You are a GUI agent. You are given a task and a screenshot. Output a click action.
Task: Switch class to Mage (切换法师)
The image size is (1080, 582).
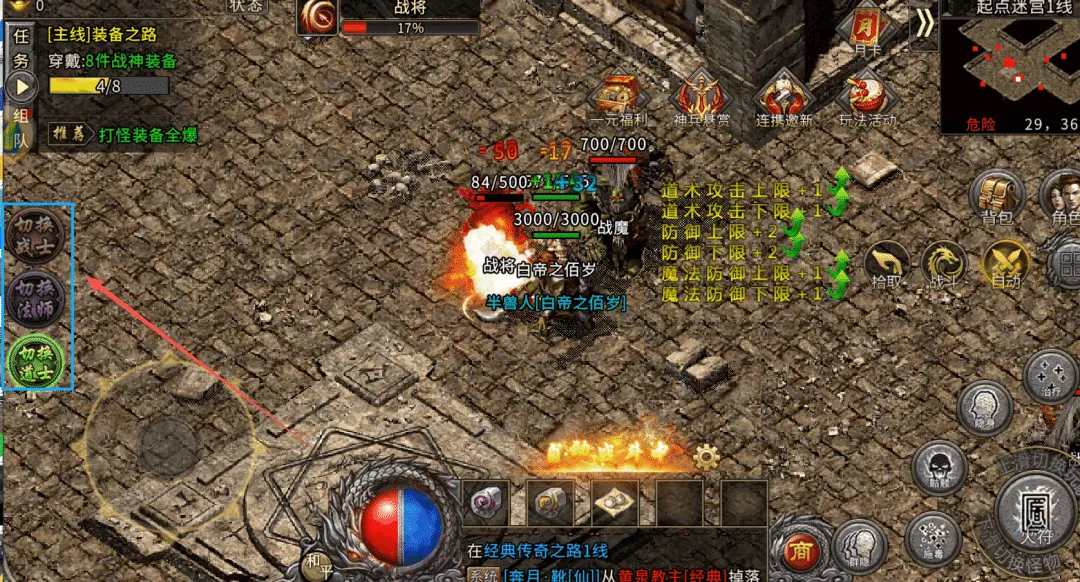(37, 297)
